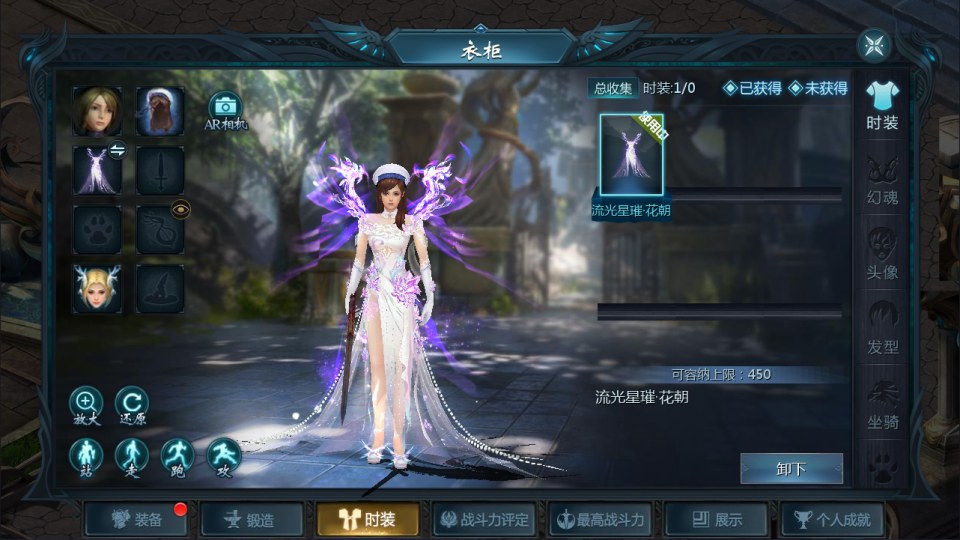Switch to the 幻魂 side tab
960x540 pixels.
tap(882, 180)
